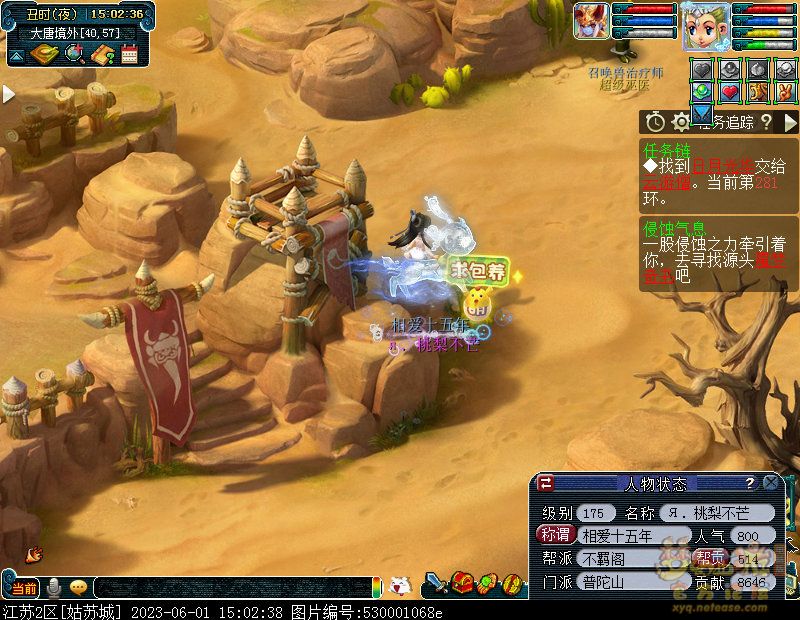Close the character status window
800x620 pixels.
pos(770,483)
